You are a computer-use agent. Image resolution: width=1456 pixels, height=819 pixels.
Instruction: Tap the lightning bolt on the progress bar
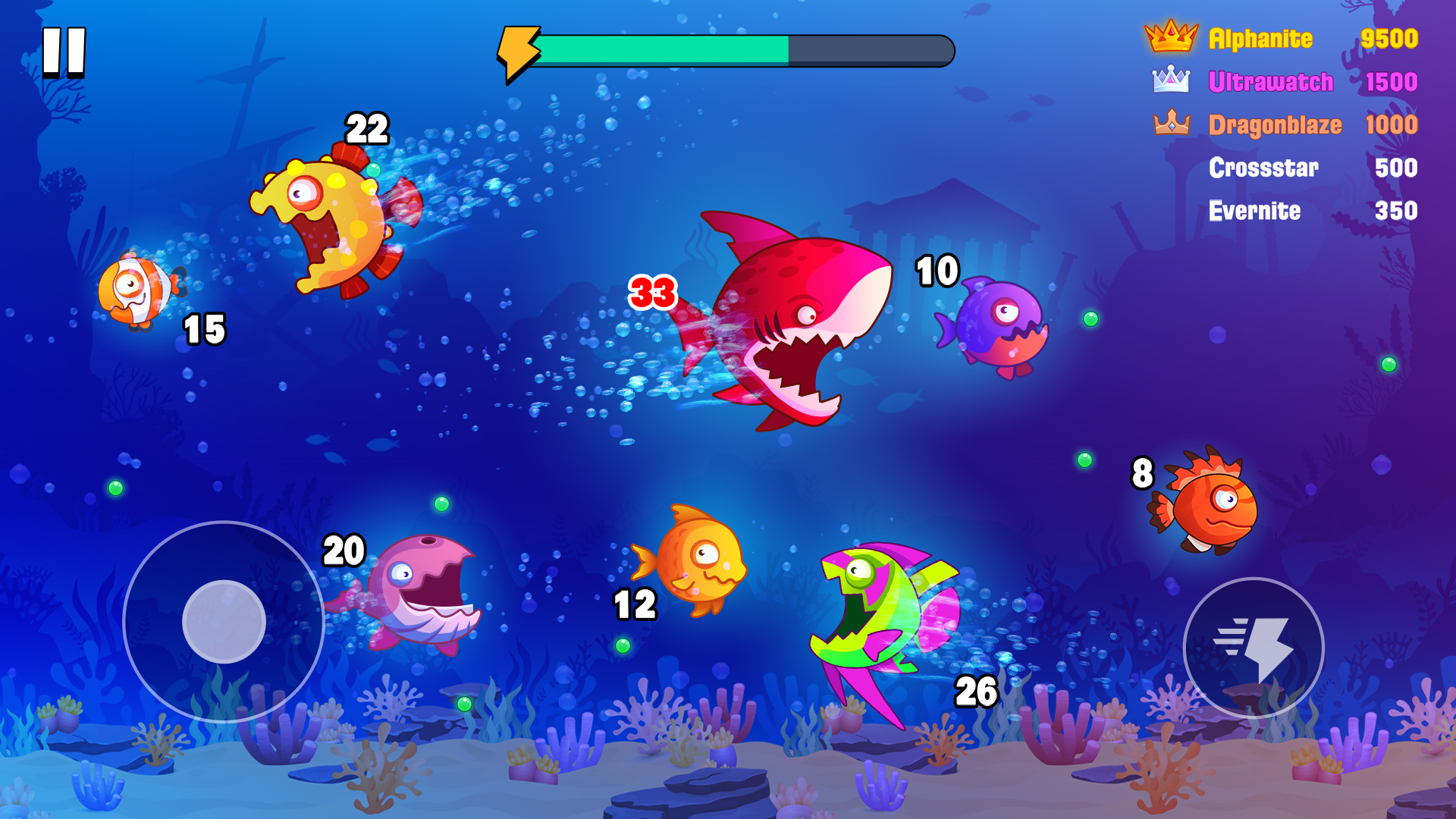point(519,49)
